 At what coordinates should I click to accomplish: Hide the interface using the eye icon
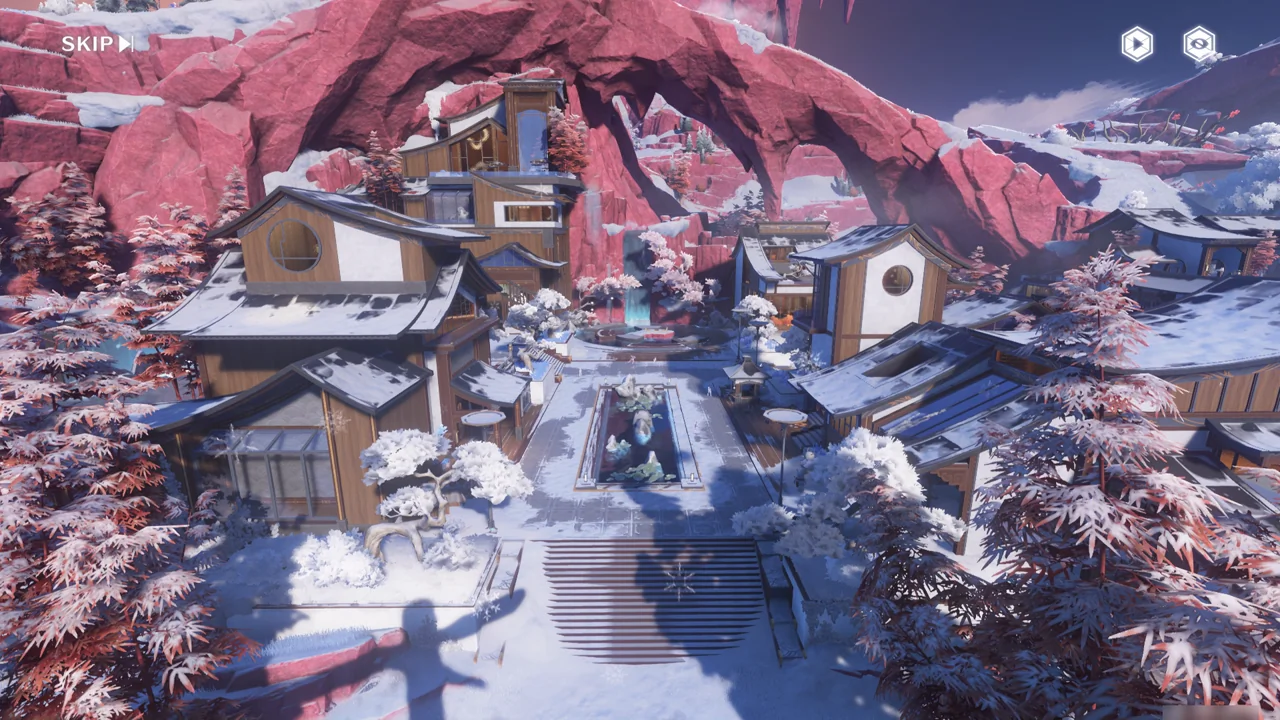(x=1198, y=44)
